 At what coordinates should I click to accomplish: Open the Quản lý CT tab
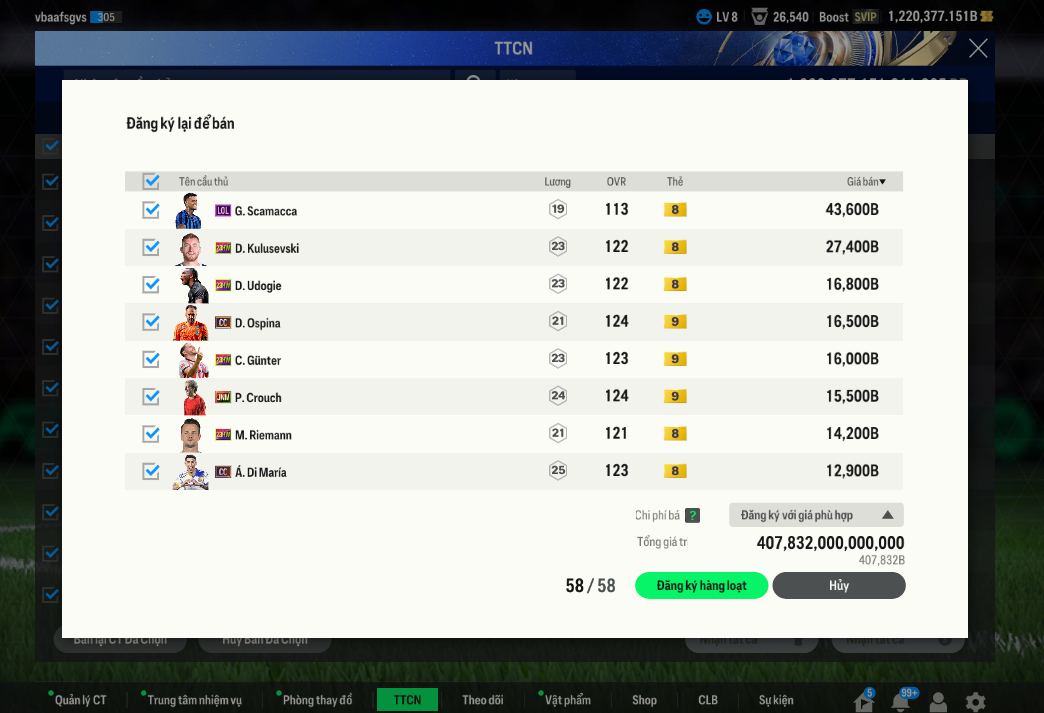[x=80, y=700]
